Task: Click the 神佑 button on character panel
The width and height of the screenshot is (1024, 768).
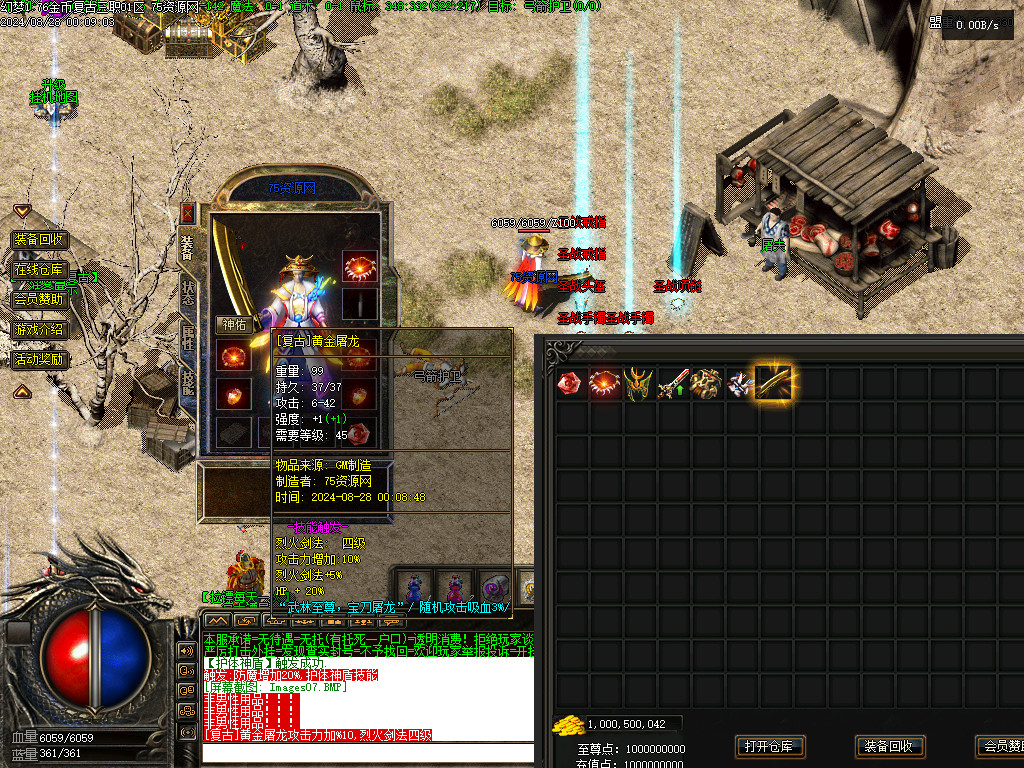Action: 233,325
